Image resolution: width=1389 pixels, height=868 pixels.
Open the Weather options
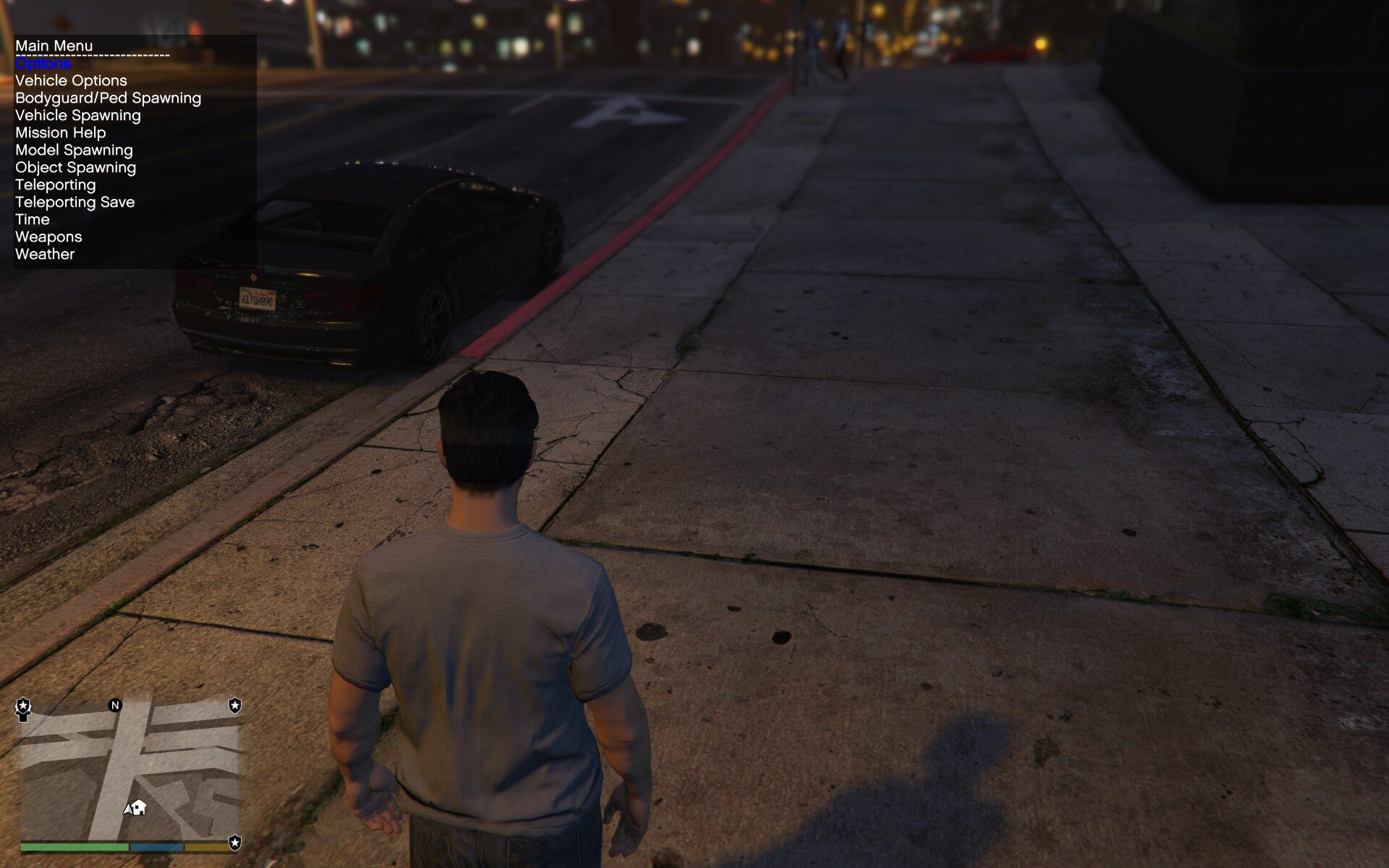[x=45, y=255]
